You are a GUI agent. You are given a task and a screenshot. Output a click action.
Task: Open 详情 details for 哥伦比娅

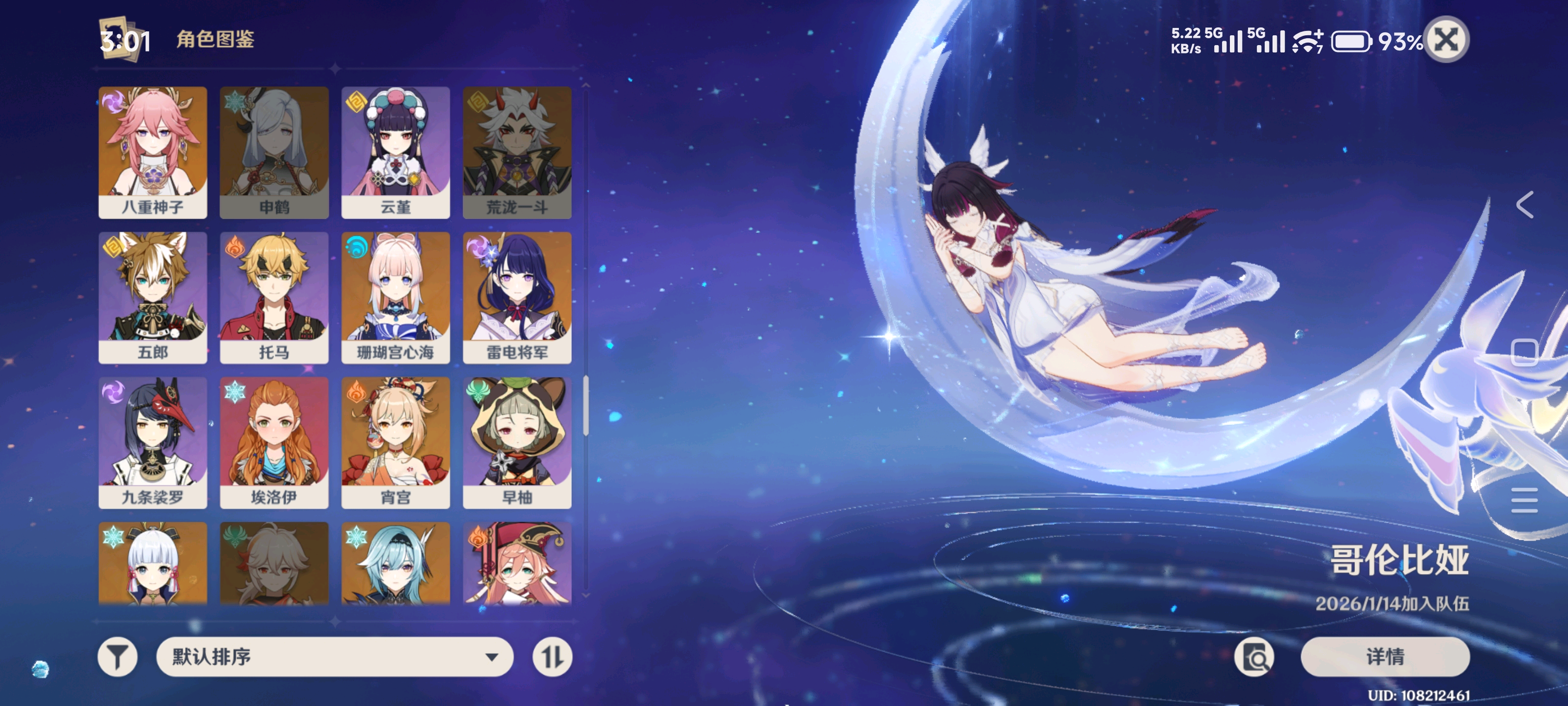click(x=1385, y=656)
